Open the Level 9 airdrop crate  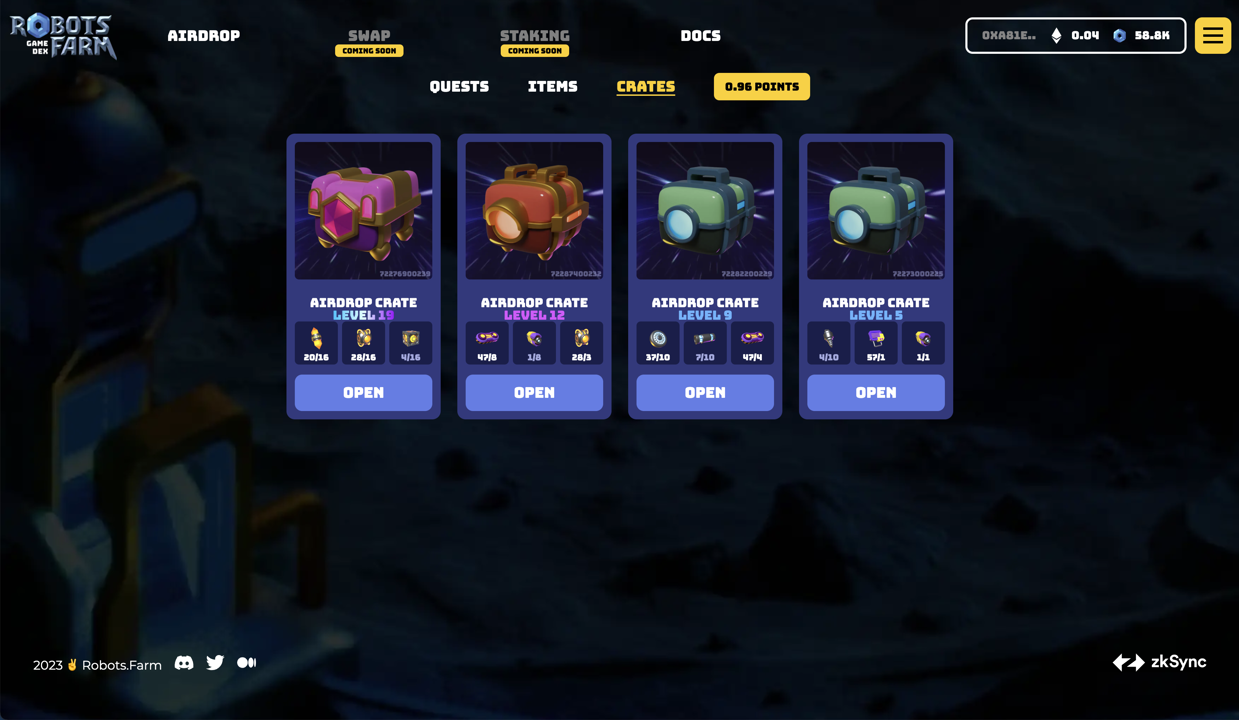(705, 393)
